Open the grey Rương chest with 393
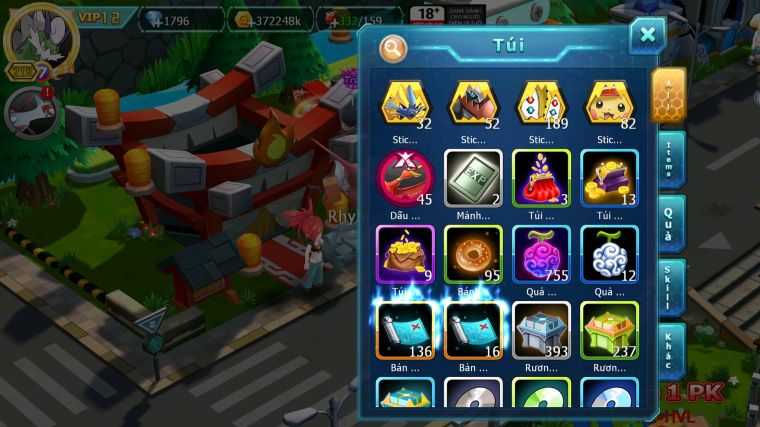Screen dimensions: 760x427 tap(541, 330)
